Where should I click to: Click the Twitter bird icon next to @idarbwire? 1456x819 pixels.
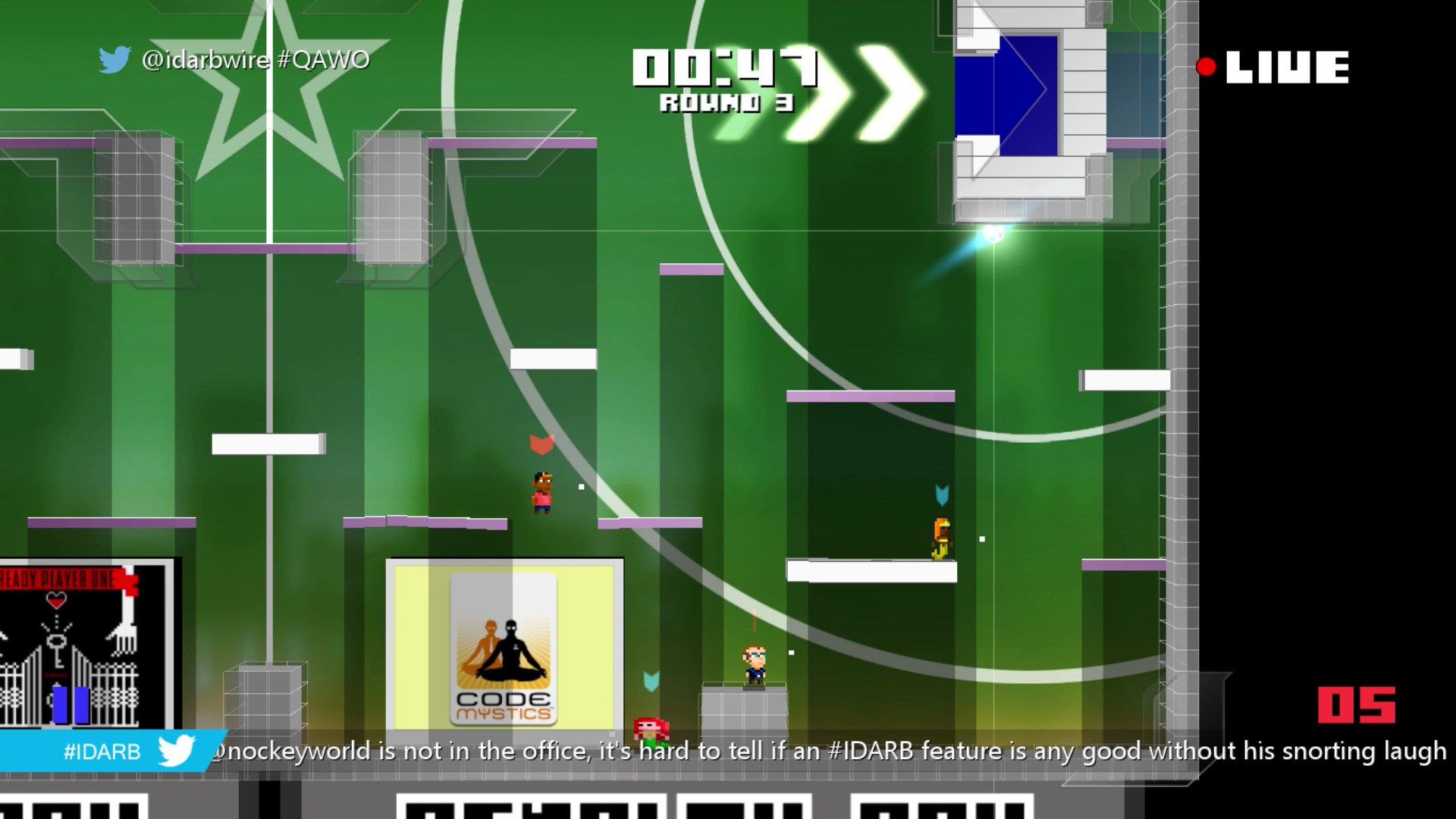115,58
